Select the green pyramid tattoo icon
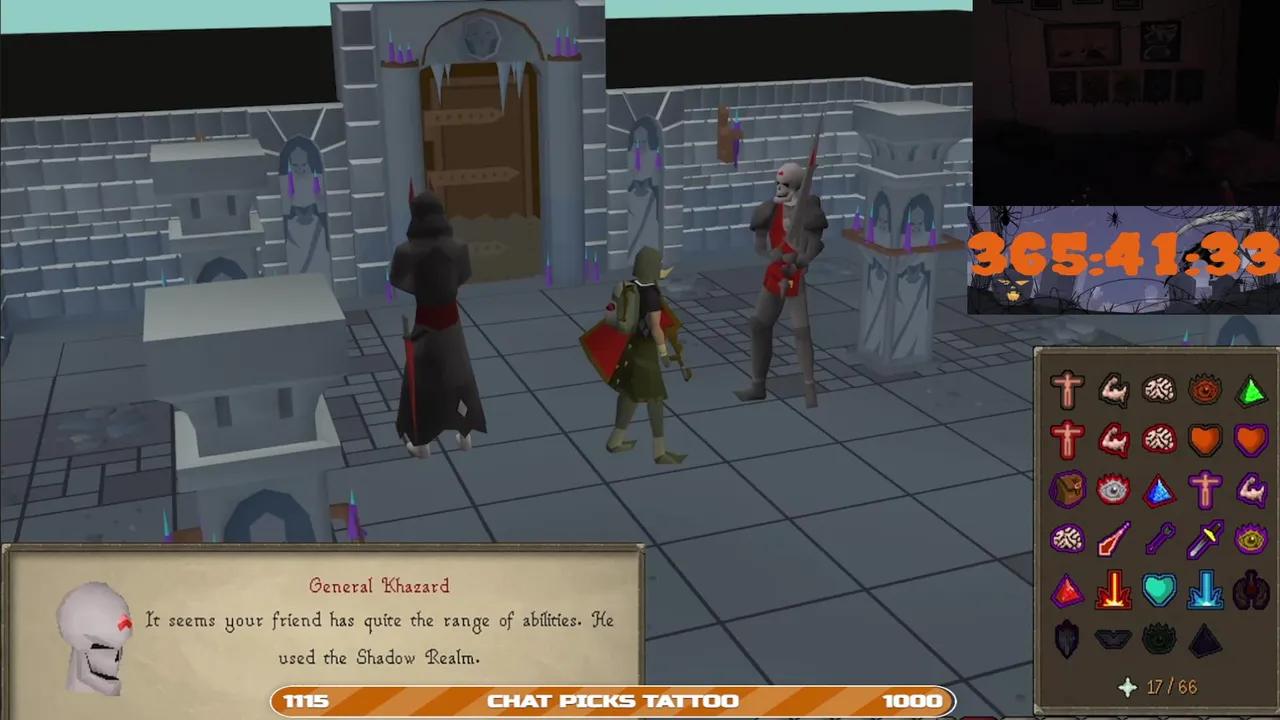The width and height of the screenshot is (1280, 720). pos(1251,391)
